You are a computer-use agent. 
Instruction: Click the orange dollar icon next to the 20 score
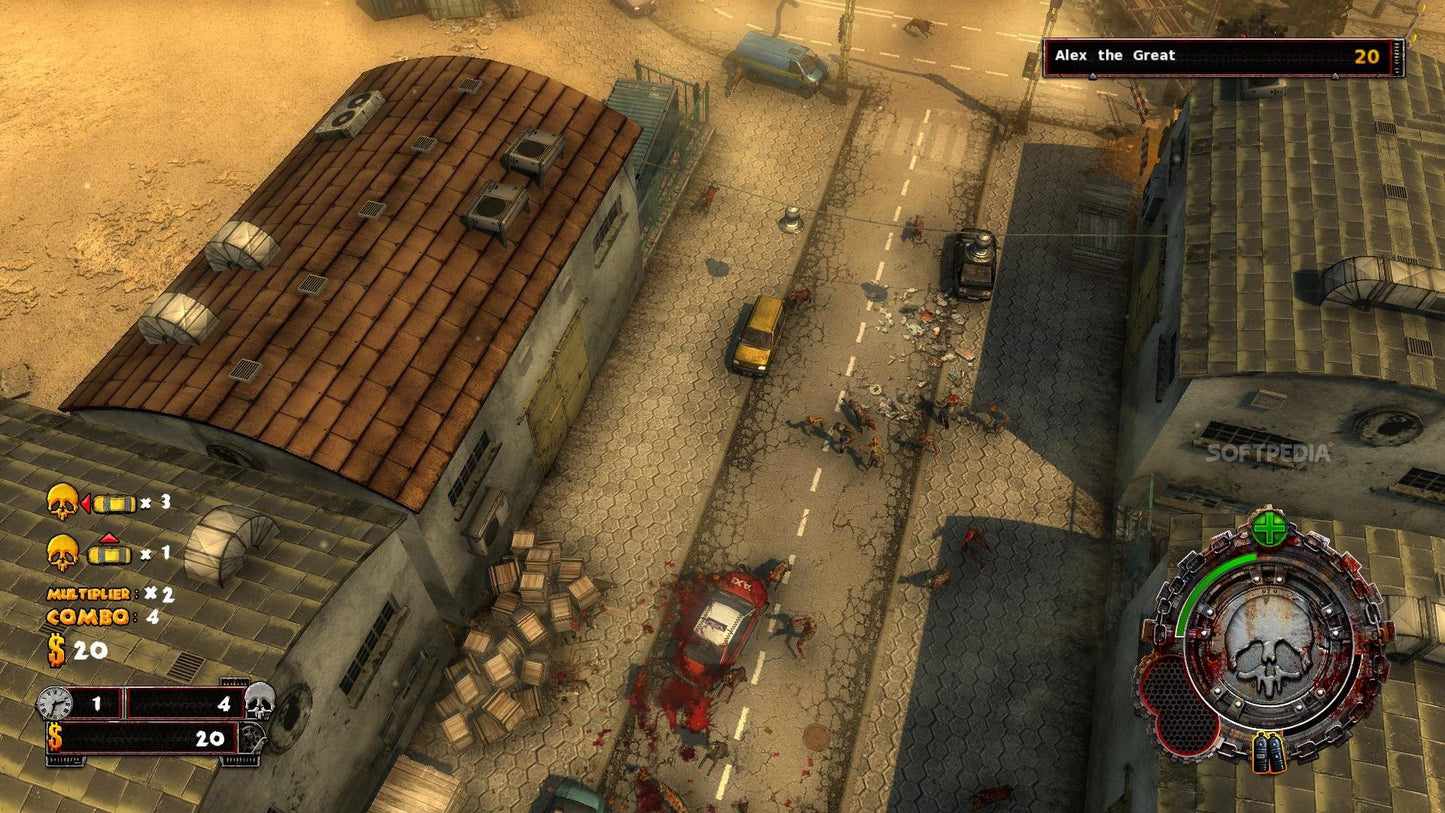[x=55, y=648]
